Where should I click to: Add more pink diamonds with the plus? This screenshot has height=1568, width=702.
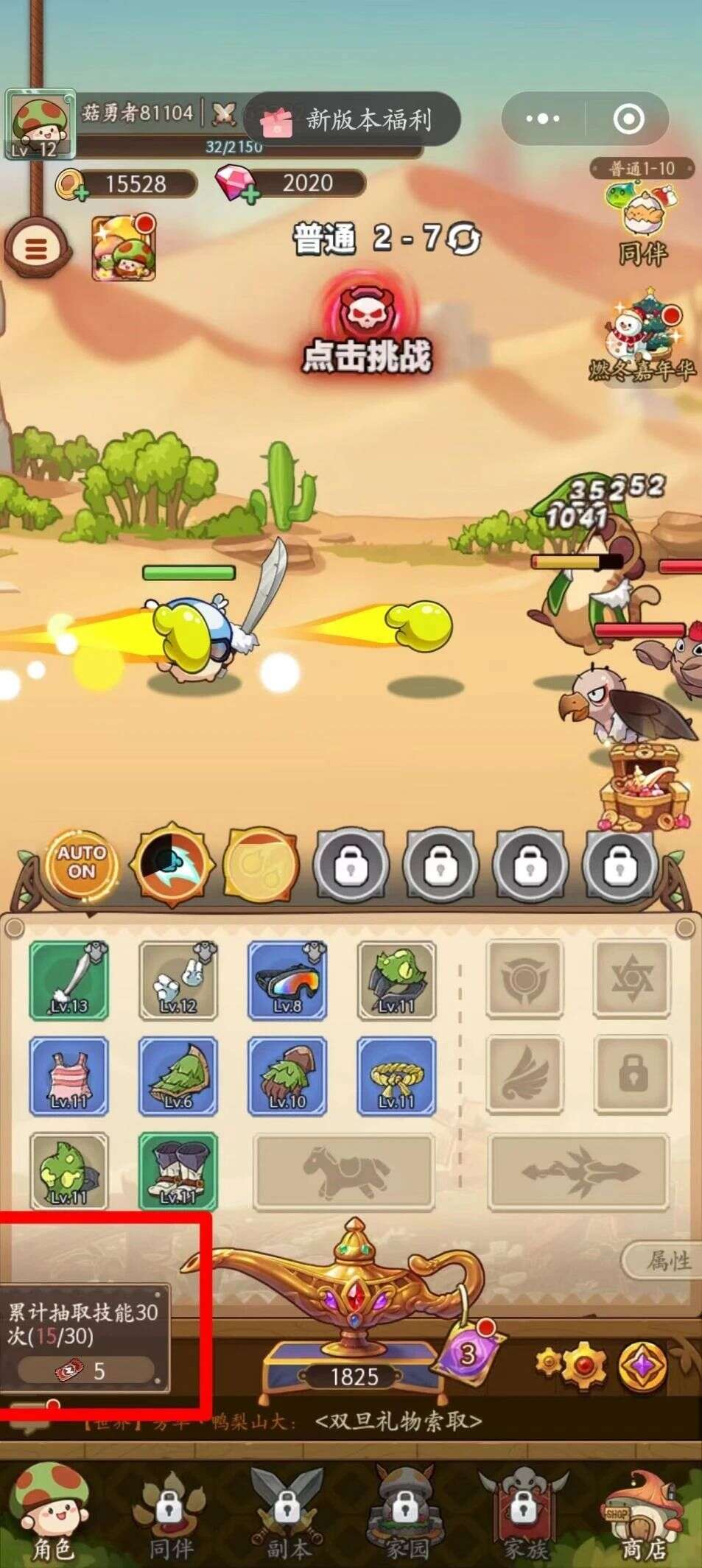click(250, 194)
